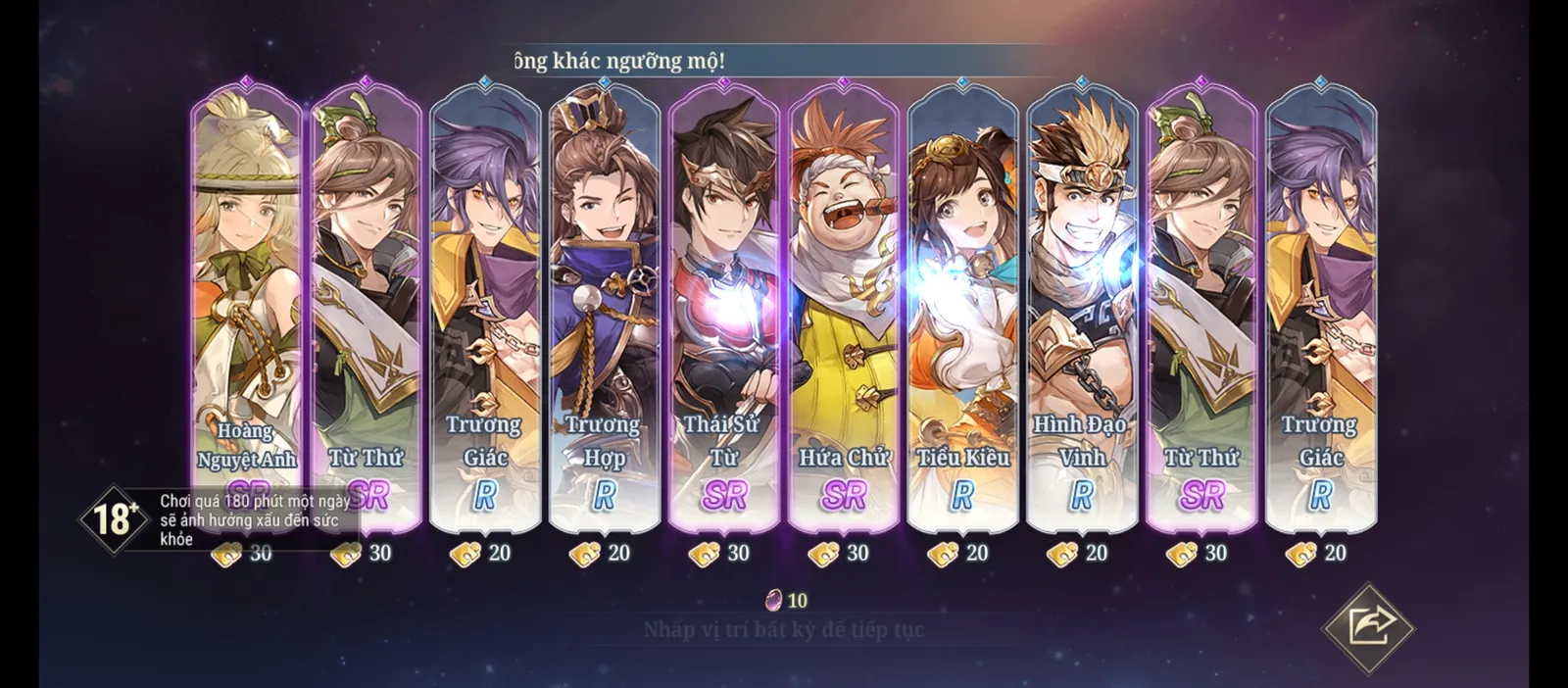Tap the 'Nhấp vị trí bất kỳ để tiếp tục' prompt
1568x688 pixels.
coord(783,629)
